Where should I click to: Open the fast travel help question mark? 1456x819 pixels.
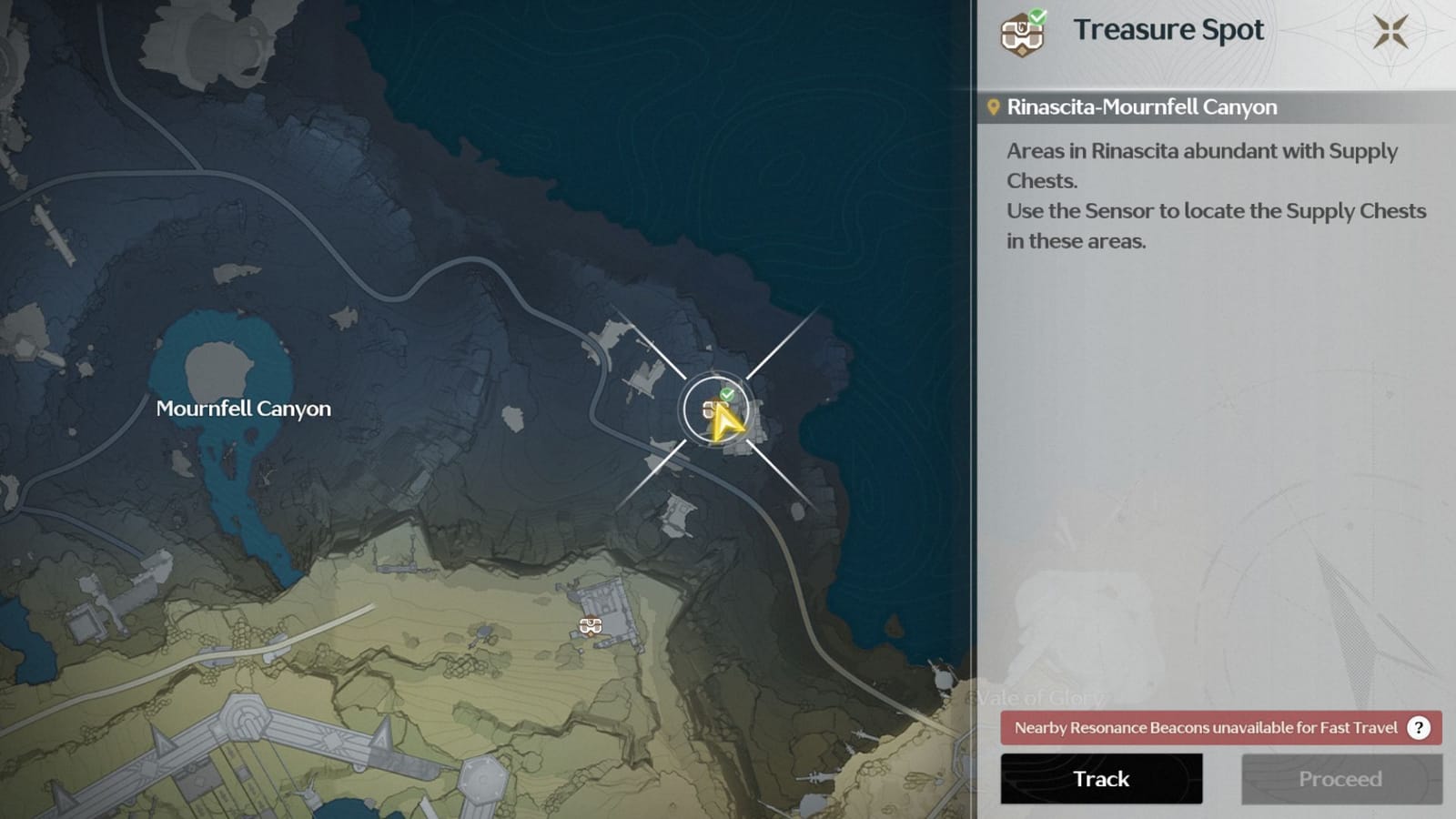(1418, 728)
